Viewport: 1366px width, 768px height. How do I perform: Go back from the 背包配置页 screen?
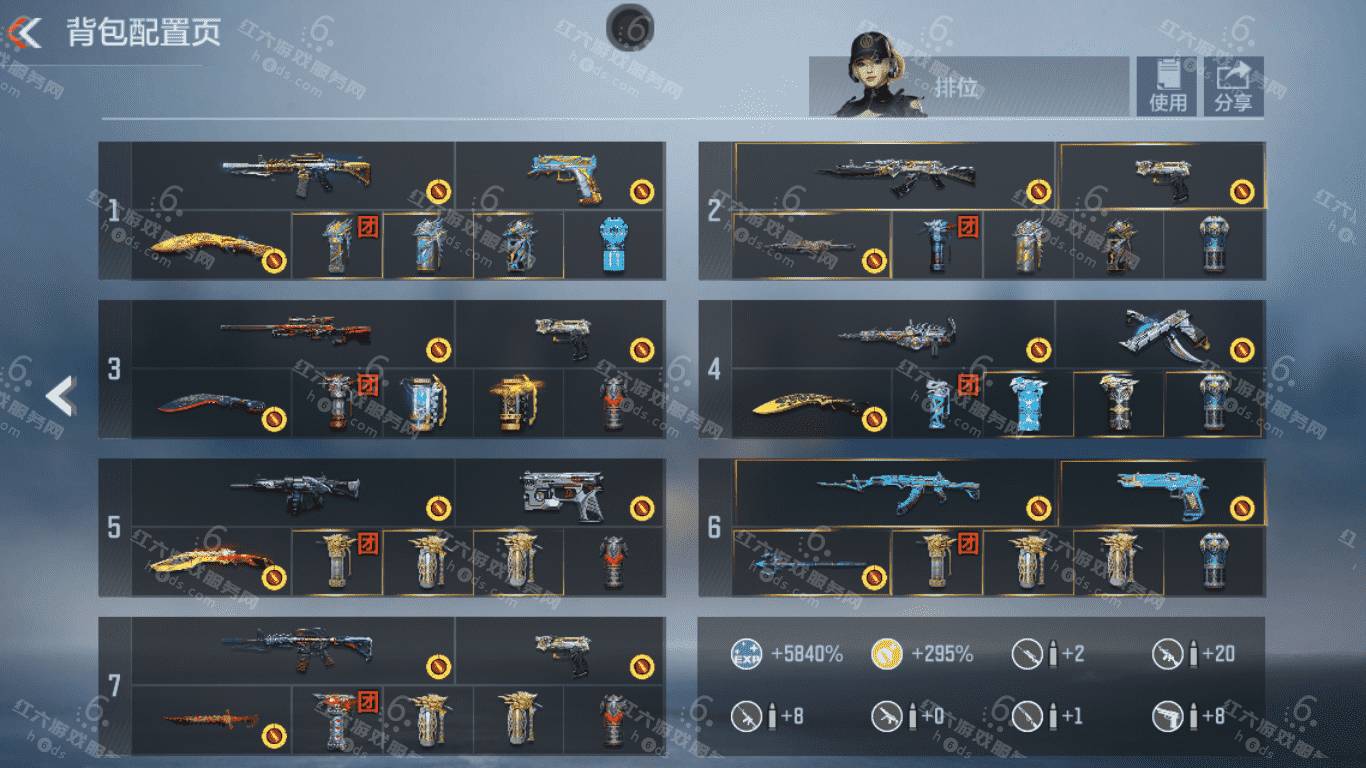(x=25, y=33)
